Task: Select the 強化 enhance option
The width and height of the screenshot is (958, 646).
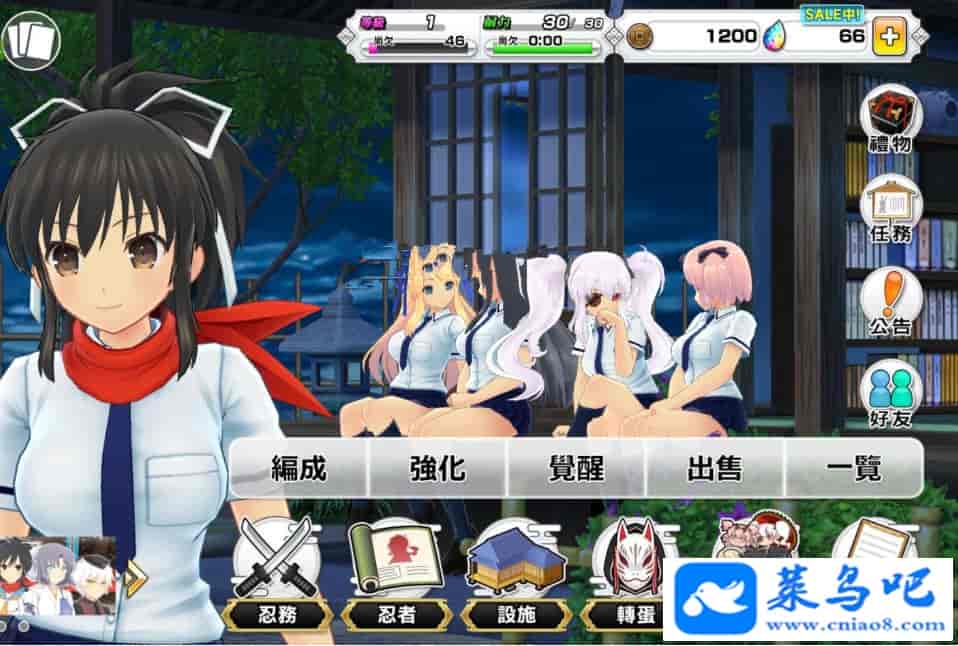Action: tap(438, 468)
